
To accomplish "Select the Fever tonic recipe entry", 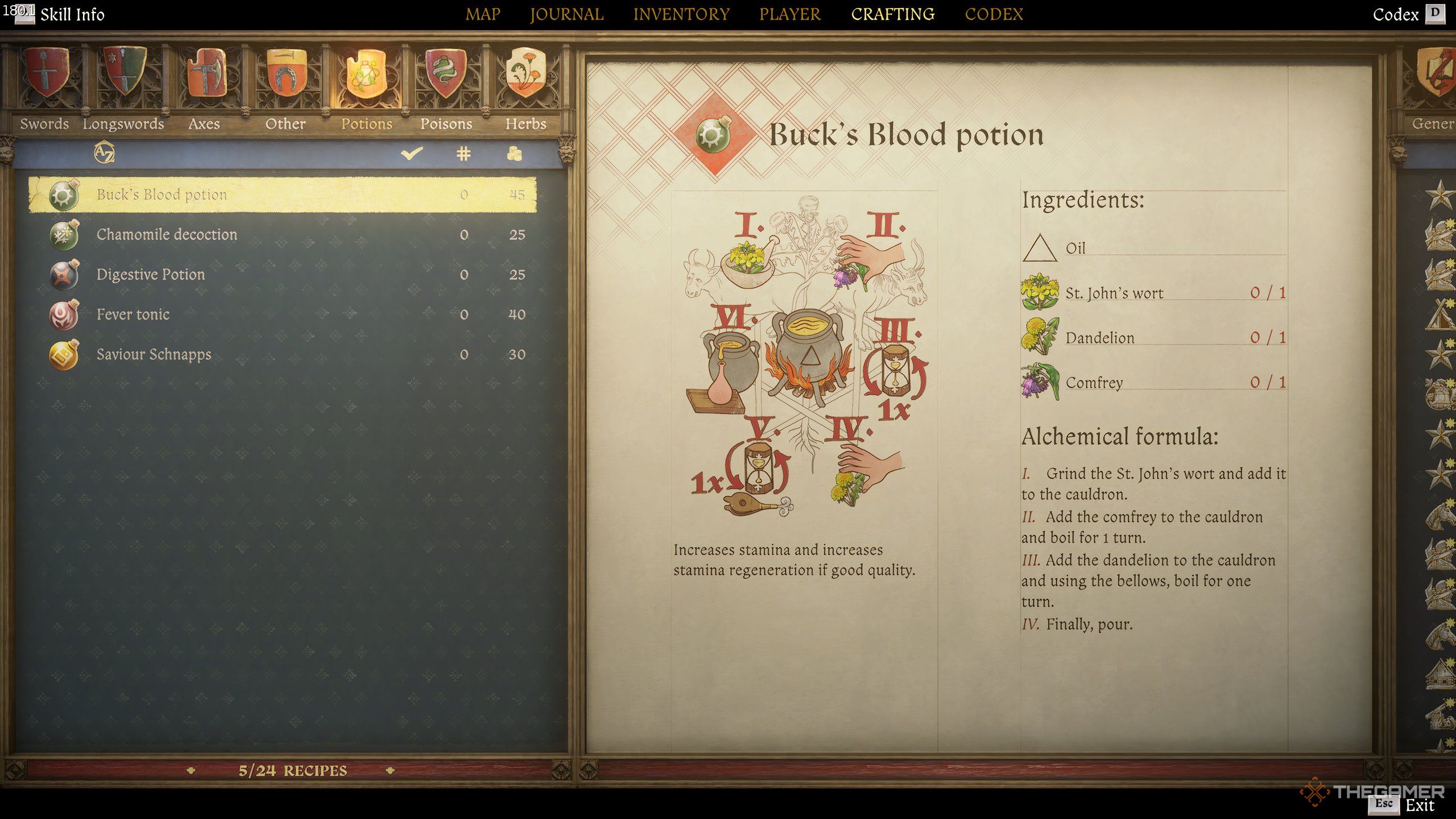I will pyautogui.click(x=134, y=314).
